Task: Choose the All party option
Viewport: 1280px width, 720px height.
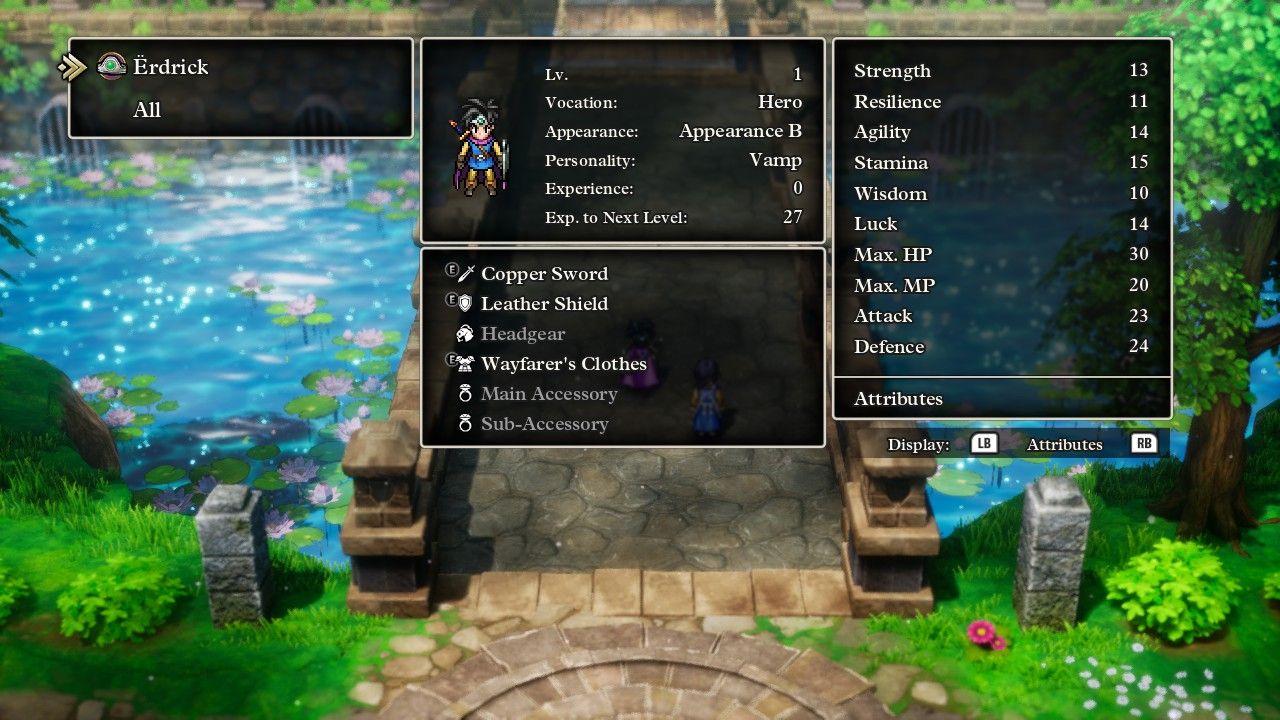Action: (x=147, y=110)
